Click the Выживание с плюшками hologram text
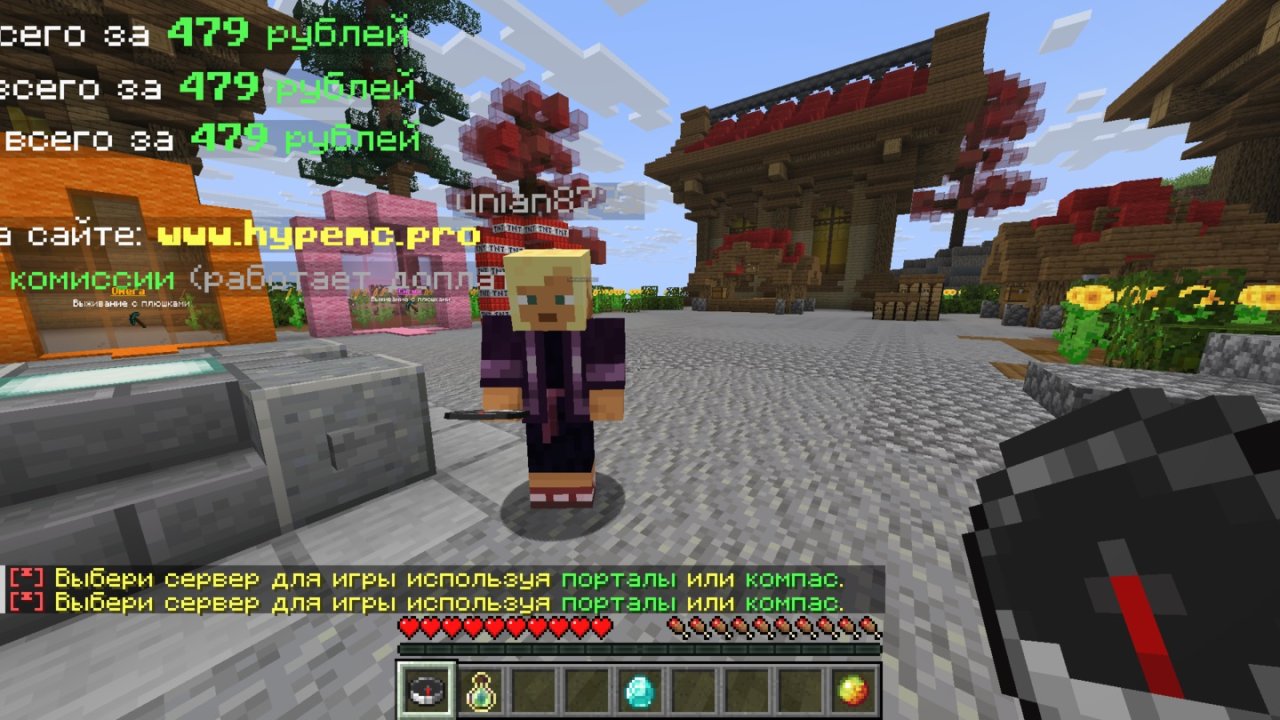This screenshot has height=720, width=1280. click(130, 304)
